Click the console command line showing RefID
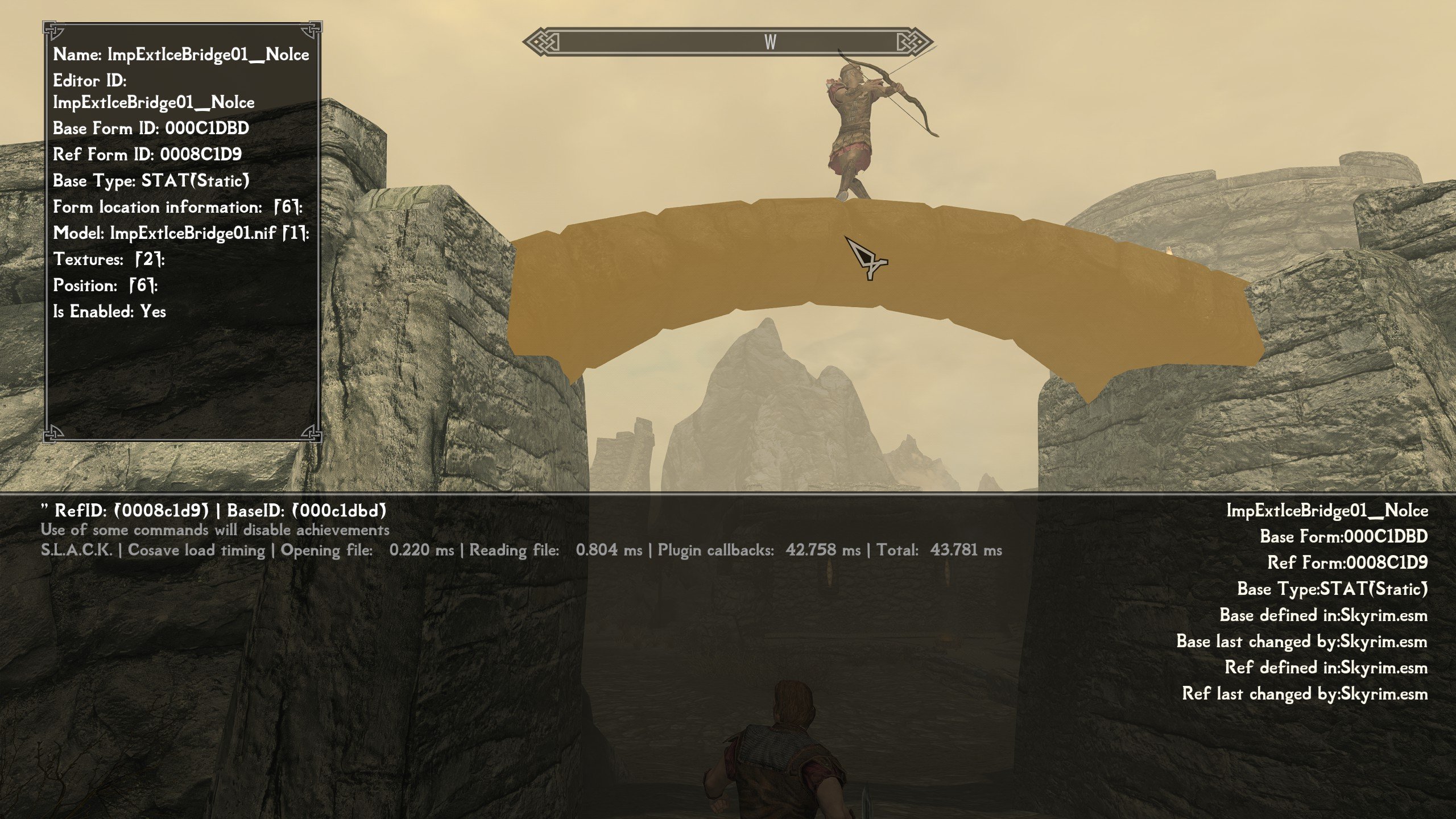Image resolution: width=1456 pixels, height=819 pixels. (x=214, y=511)
